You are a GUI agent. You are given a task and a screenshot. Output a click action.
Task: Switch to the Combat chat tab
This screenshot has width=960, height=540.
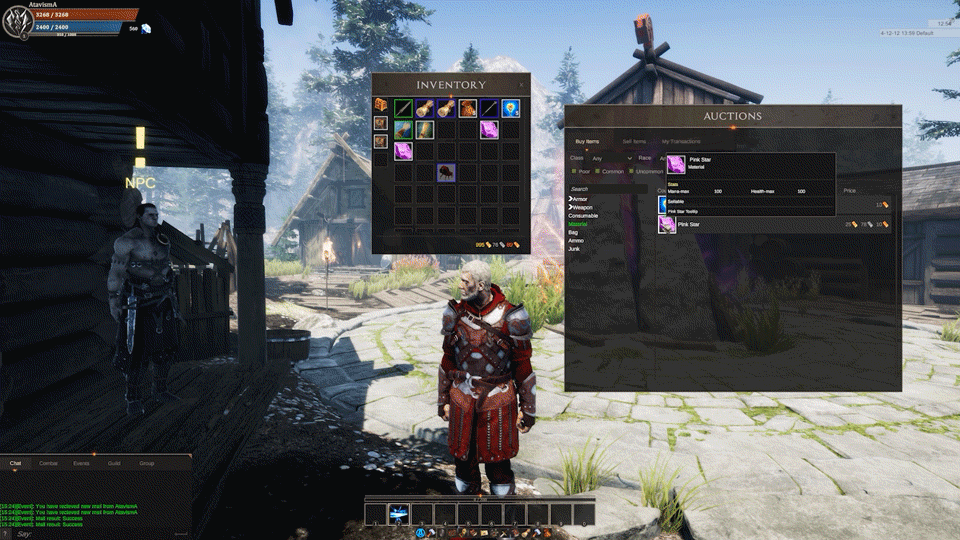click(48, 464)
